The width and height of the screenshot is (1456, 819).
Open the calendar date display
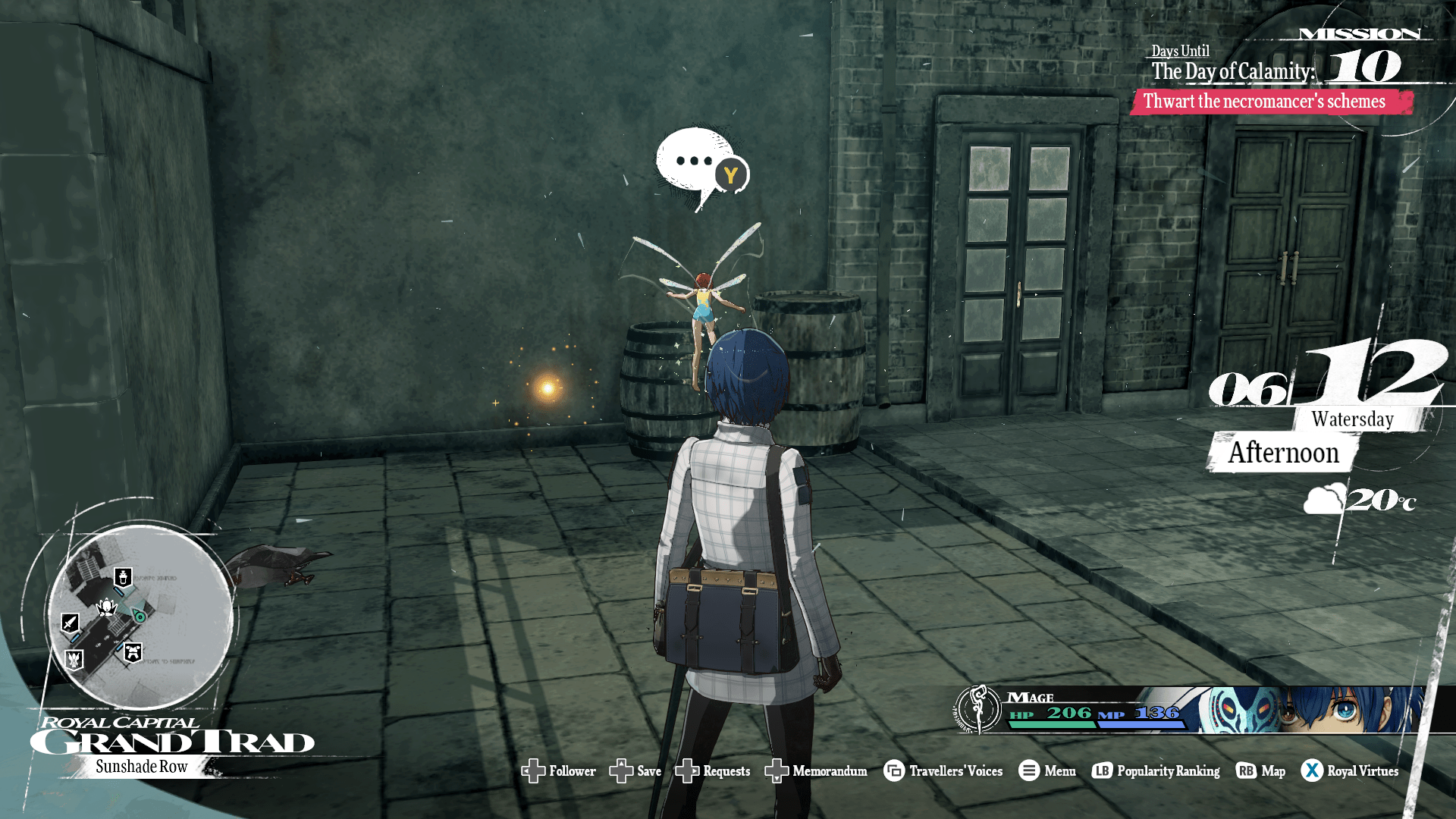[1327, 379]
